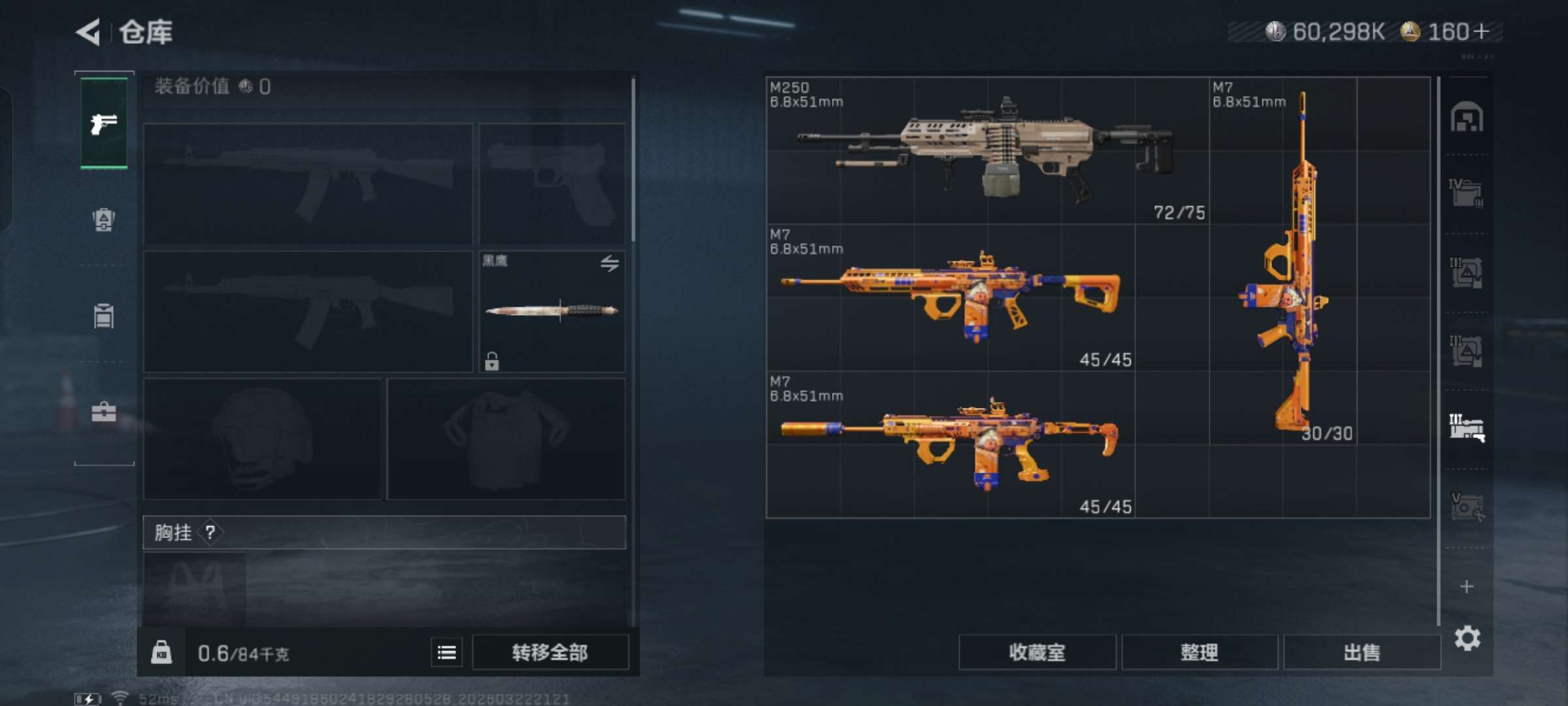The image size is (1568, 706).
Task: Click the 出售 sell button
Action: point(1362,652)
